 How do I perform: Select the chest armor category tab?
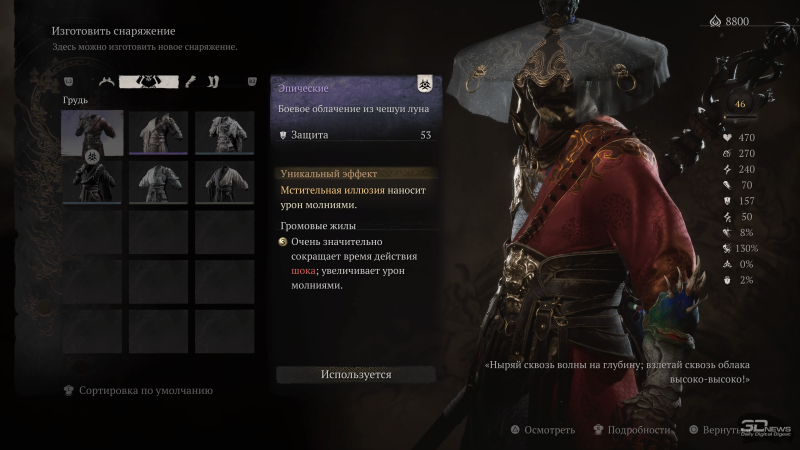point(149,82)
